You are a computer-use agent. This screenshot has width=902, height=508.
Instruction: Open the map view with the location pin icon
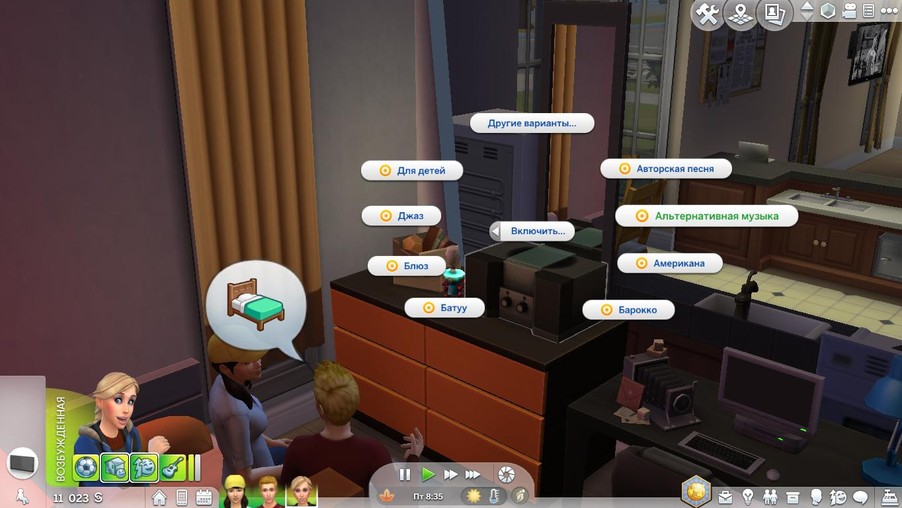point(740,14)
